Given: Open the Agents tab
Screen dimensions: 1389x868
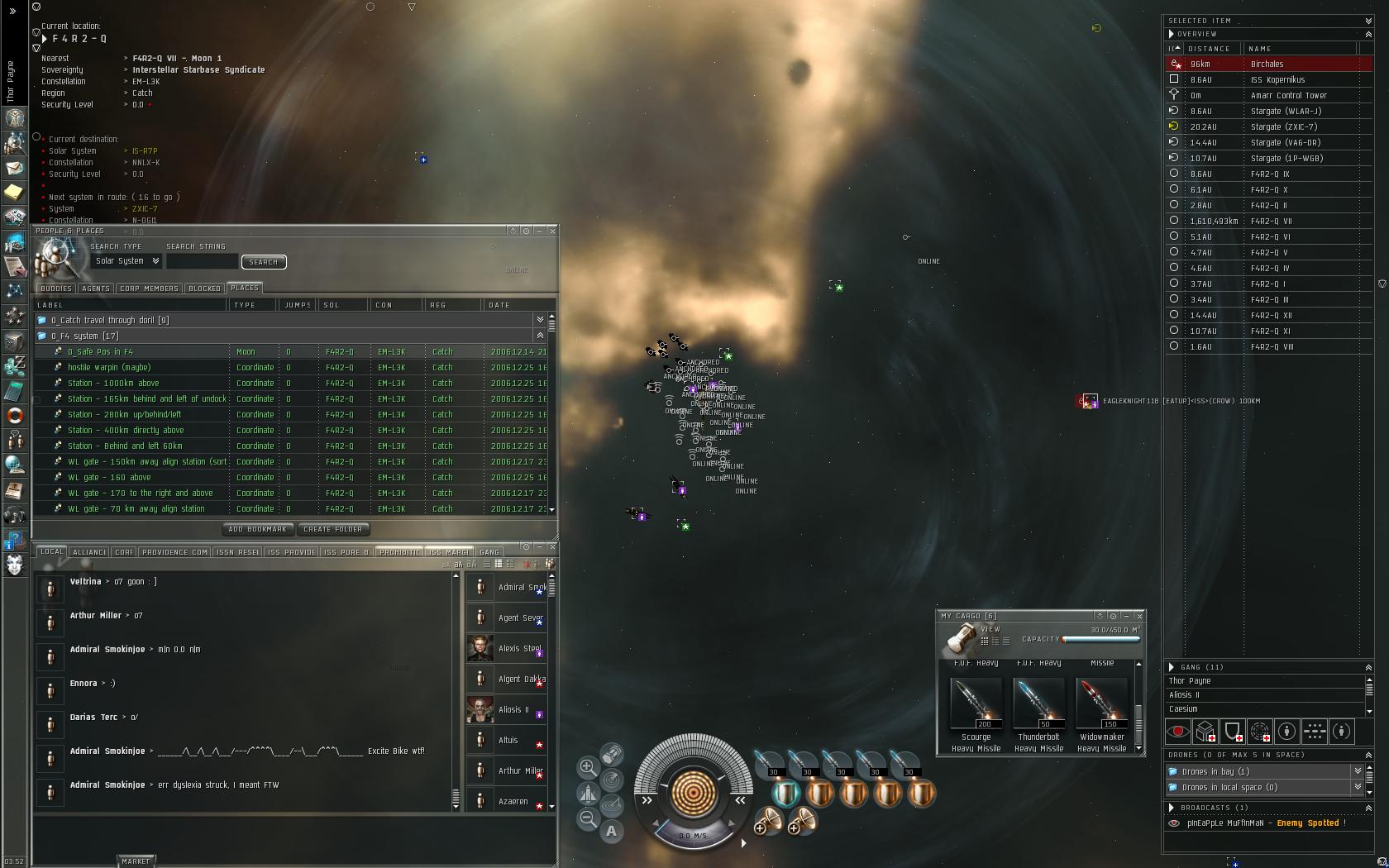Looking at the screenshot, I should [x=96, y=289].
